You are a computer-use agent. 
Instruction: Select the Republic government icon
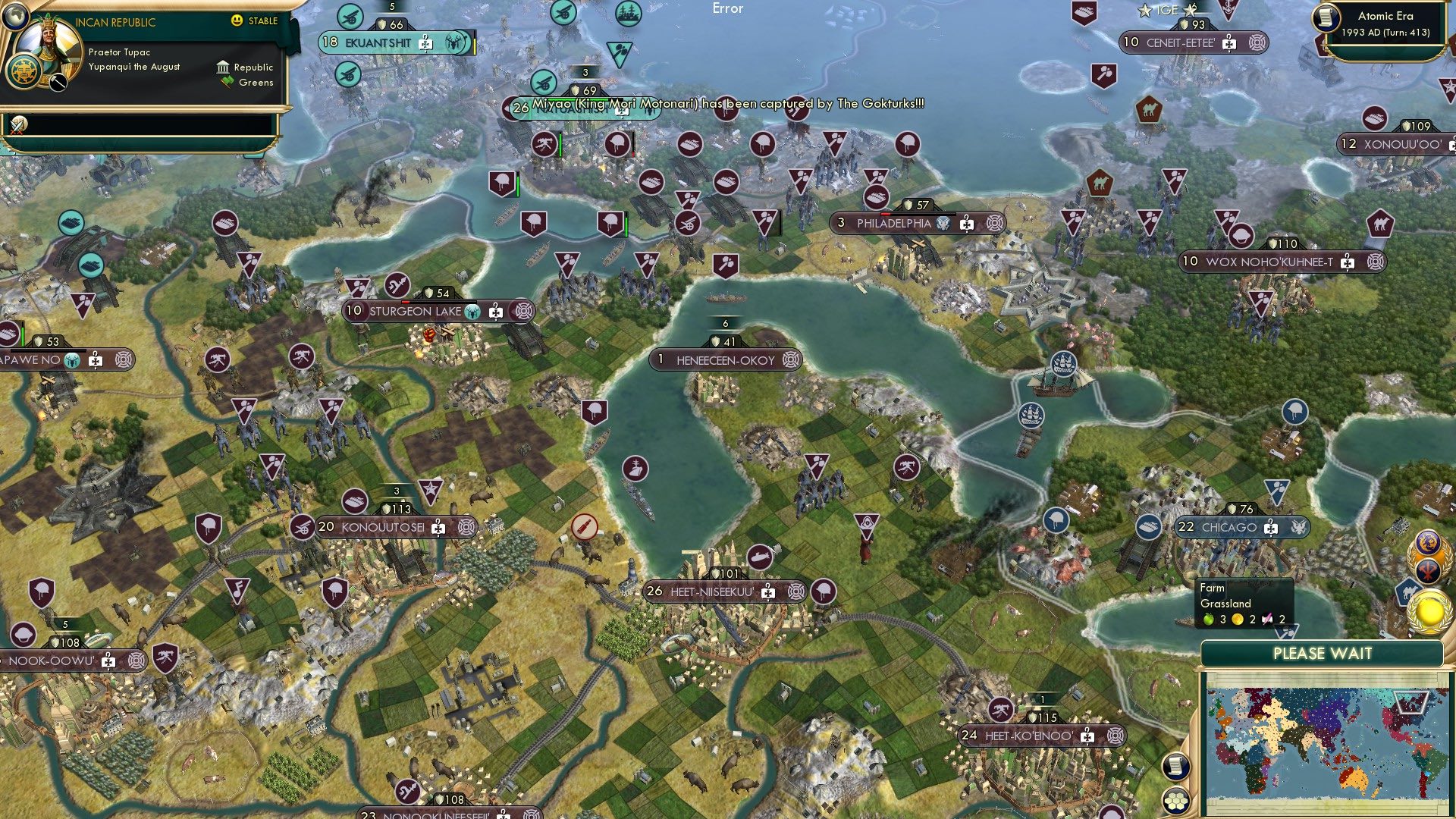224,67
